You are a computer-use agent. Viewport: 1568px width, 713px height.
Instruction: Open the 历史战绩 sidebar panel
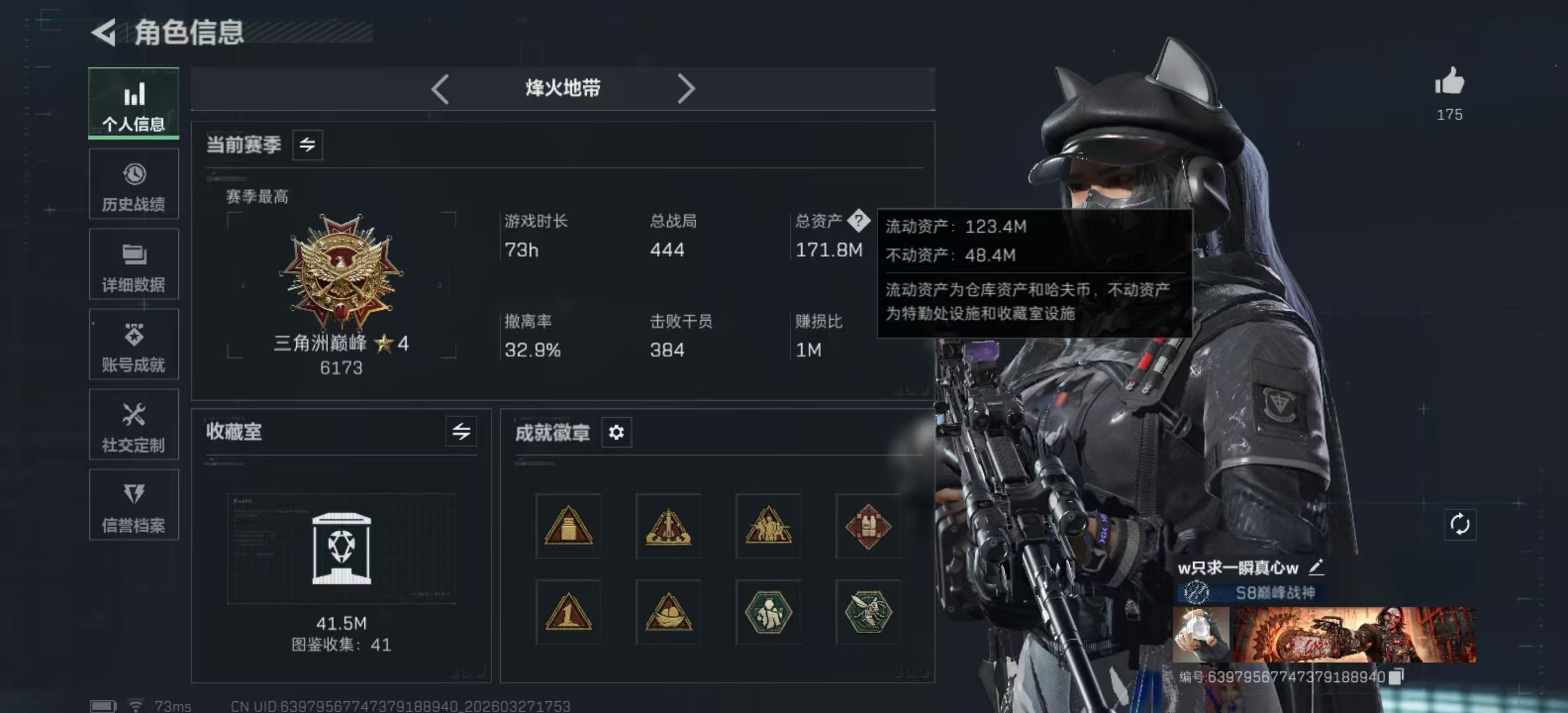[x=134, y=184]
